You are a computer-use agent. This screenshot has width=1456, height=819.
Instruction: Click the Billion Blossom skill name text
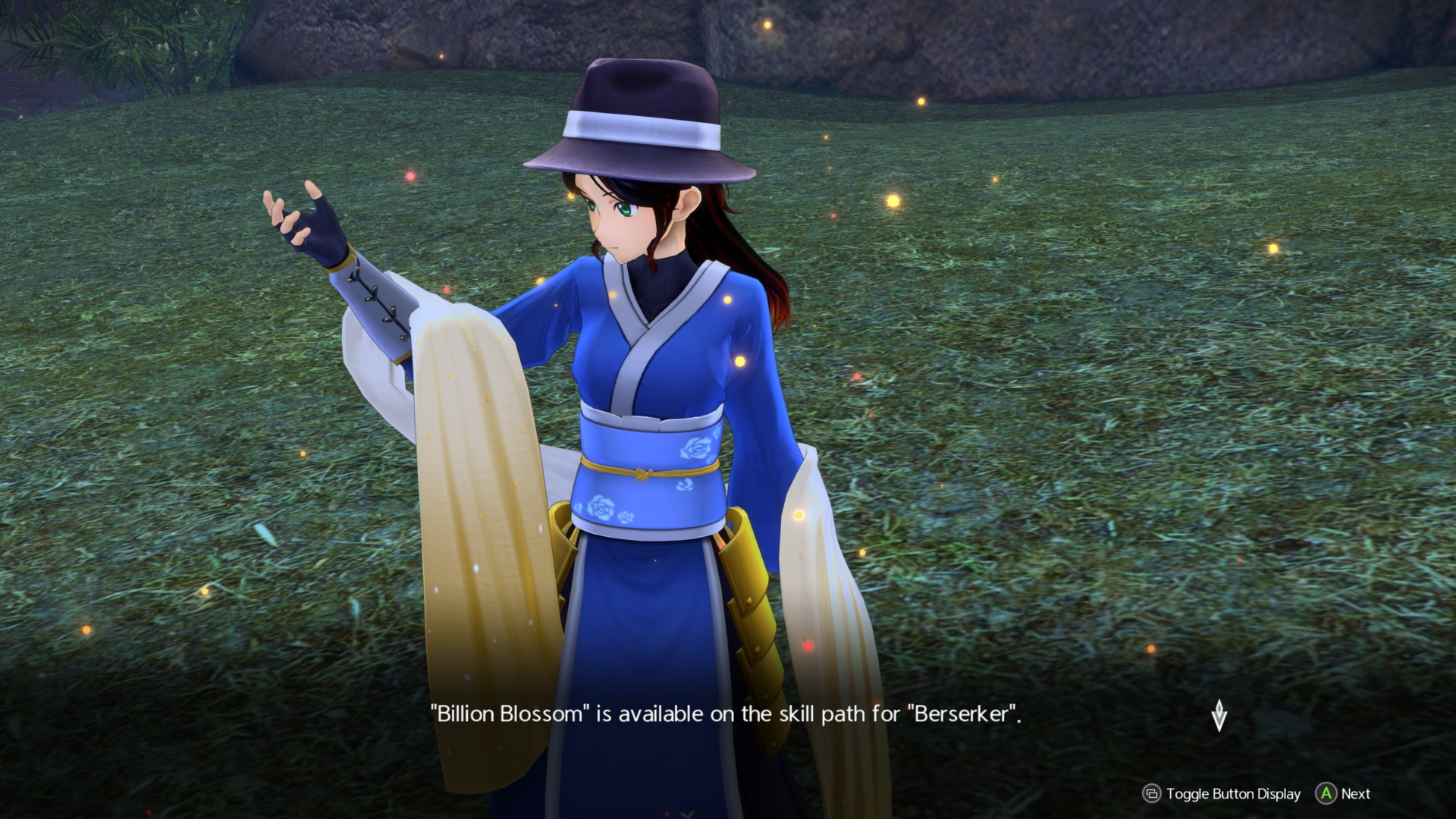pyautogui.click(x=507, y=712)
